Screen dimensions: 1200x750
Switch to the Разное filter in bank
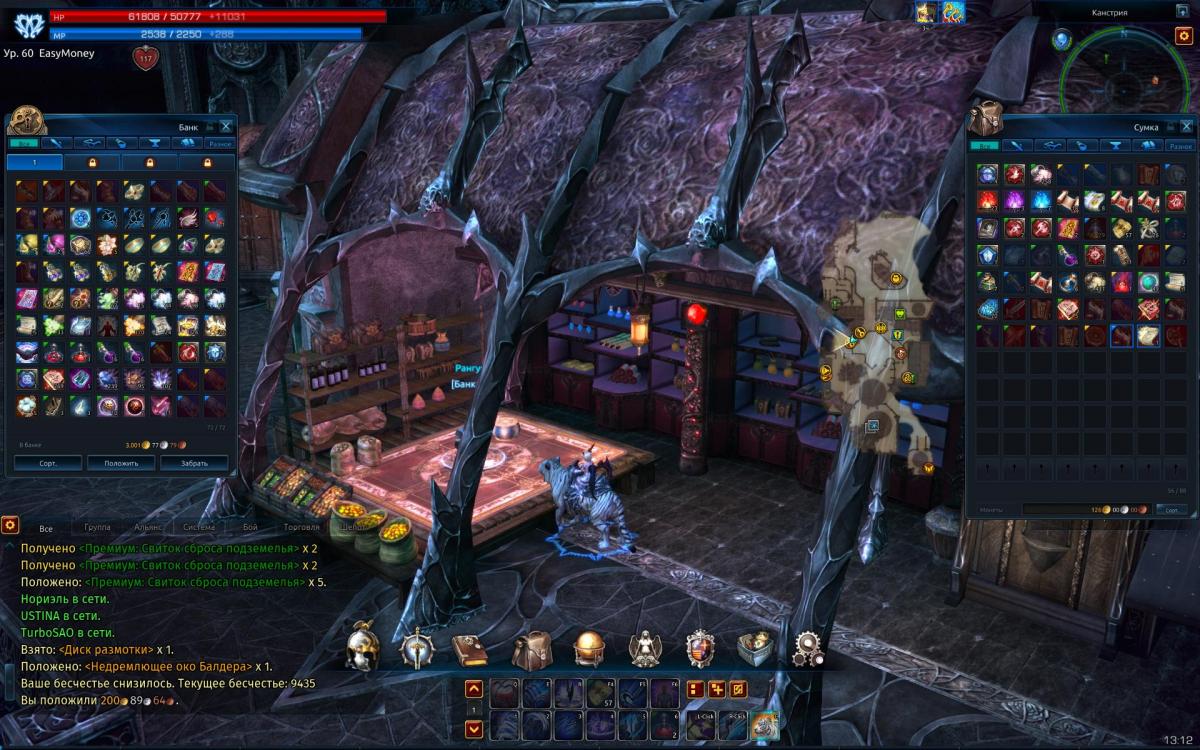click(x=220, y=144)
